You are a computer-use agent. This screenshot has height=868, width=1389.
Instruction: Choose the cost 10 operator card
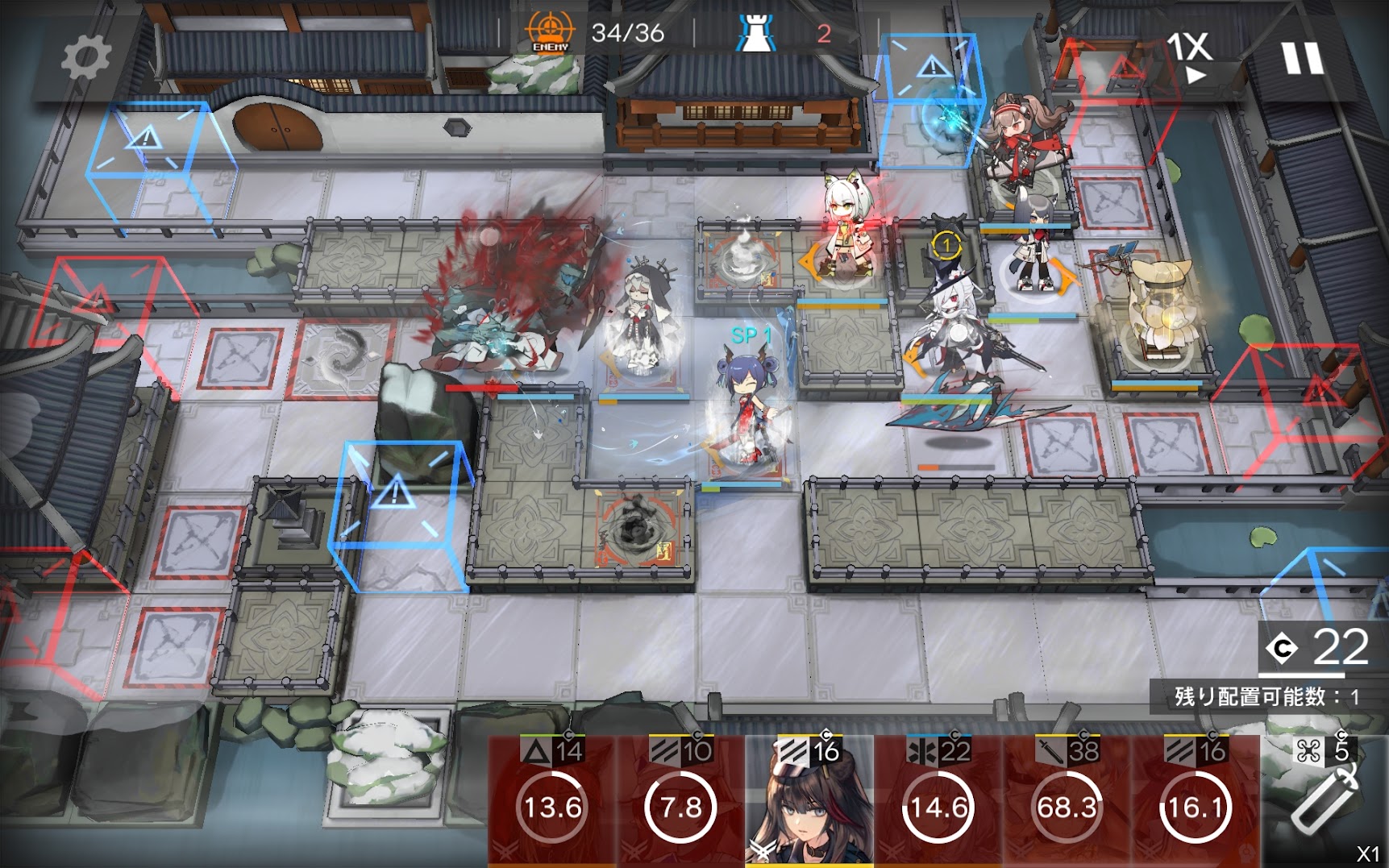click(680, 802)
